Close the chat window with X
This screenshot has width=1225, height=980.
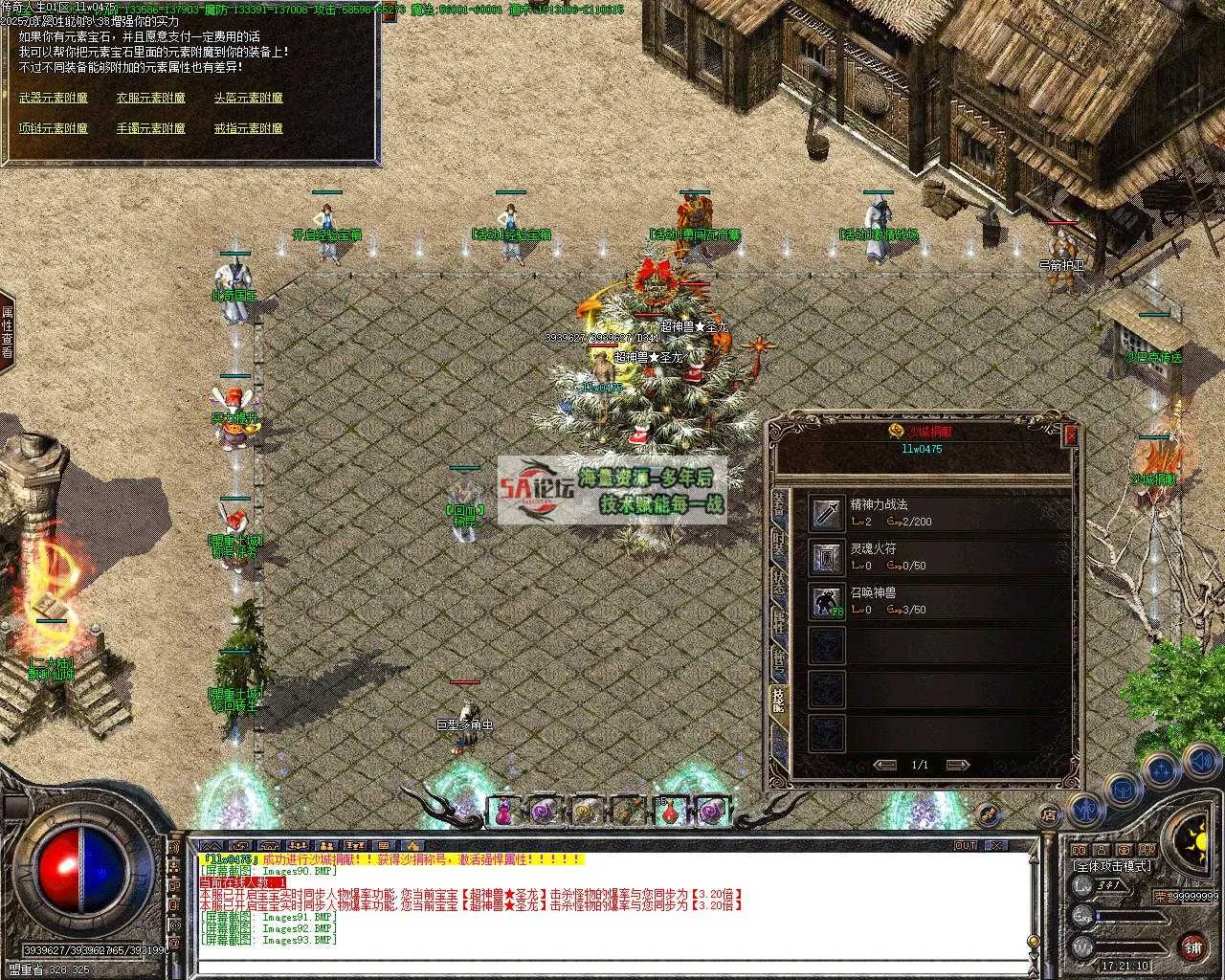[x=996, y=846]
